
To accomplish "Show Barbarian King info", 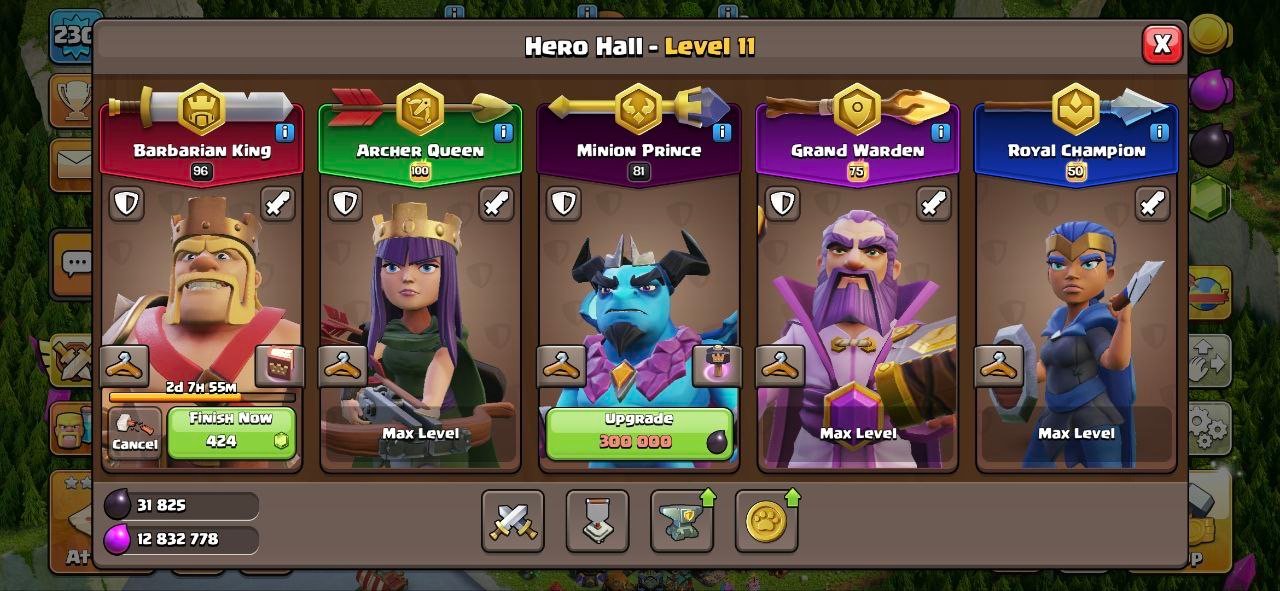I will pyautogui.click(x=285, y=132).
